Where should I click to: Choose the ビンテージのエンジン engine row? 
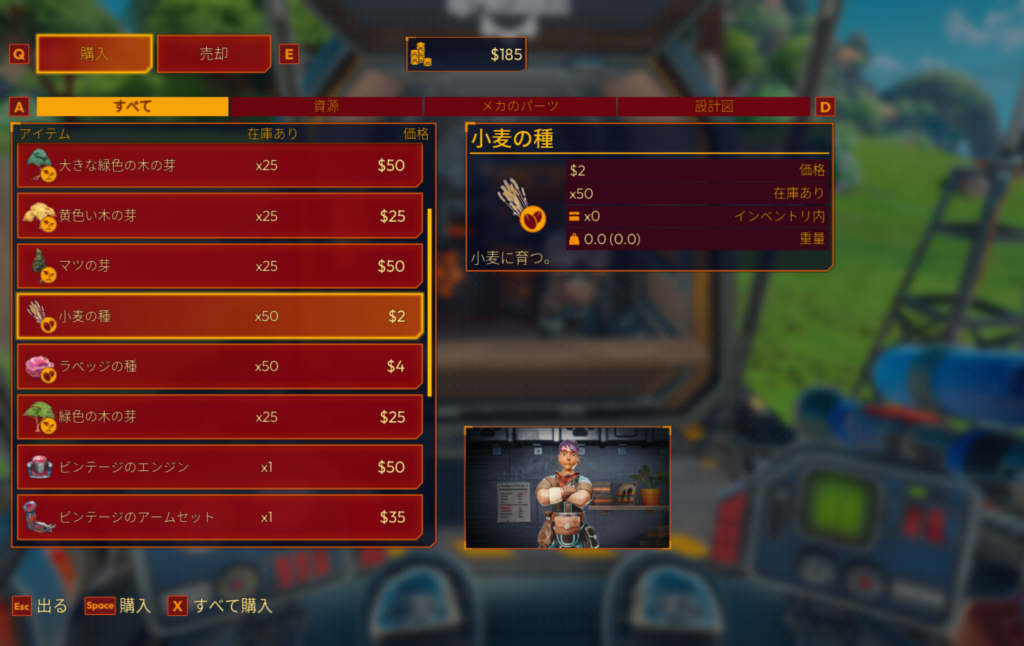coord(220,467)
